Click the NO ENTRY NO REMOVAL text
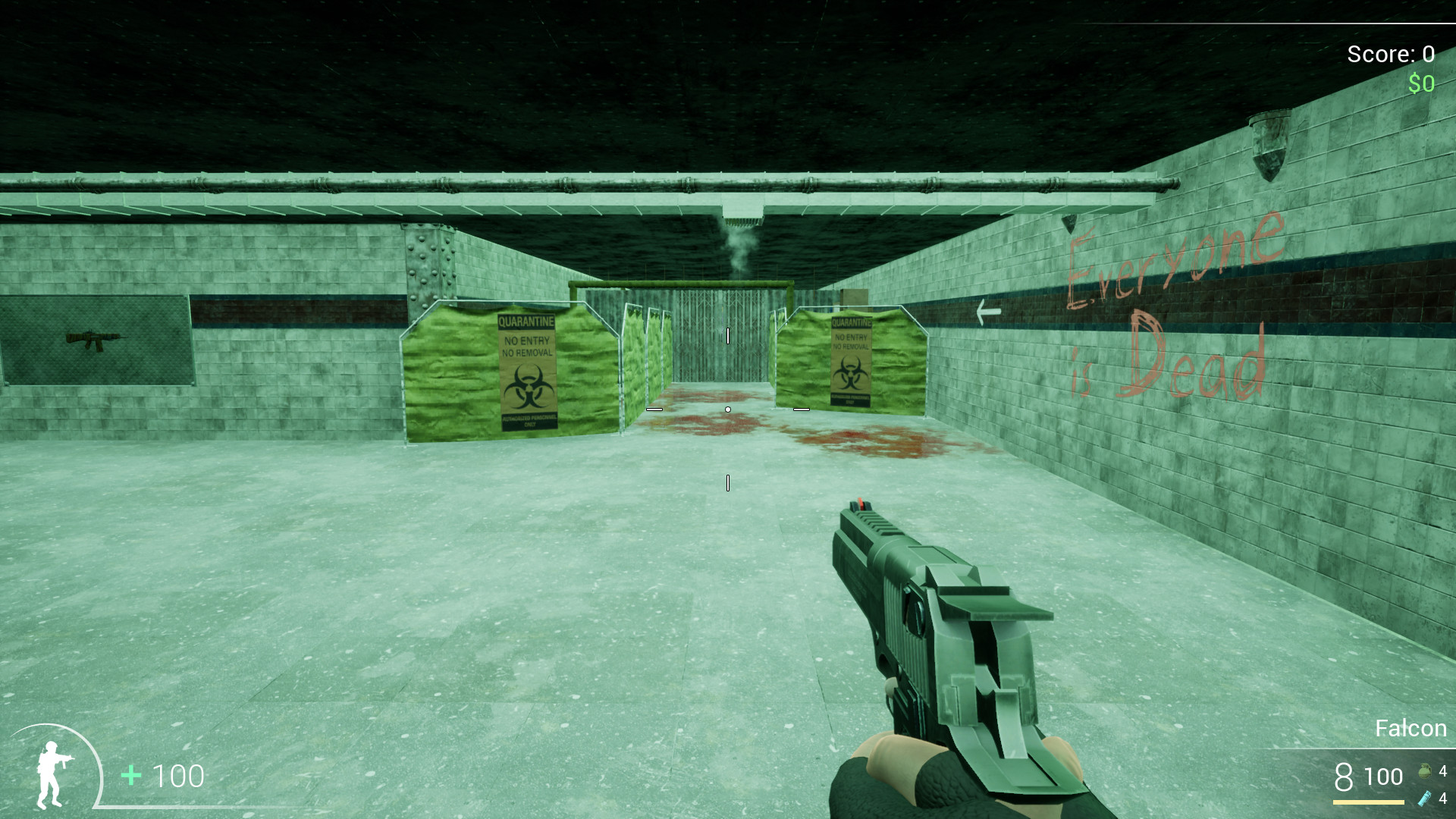Viewport: 1456px width, 819px height. point(526,347)
